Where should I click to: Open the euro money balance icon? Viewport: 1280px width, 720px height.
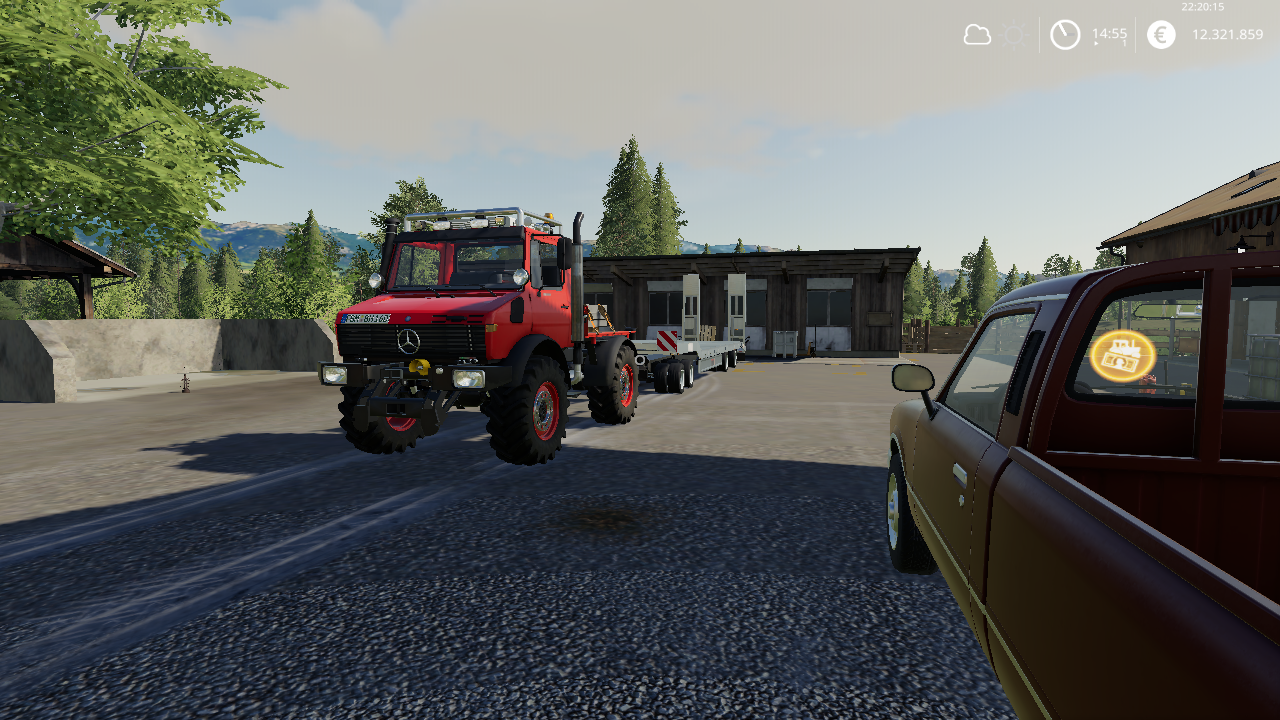pos(1161,35)
